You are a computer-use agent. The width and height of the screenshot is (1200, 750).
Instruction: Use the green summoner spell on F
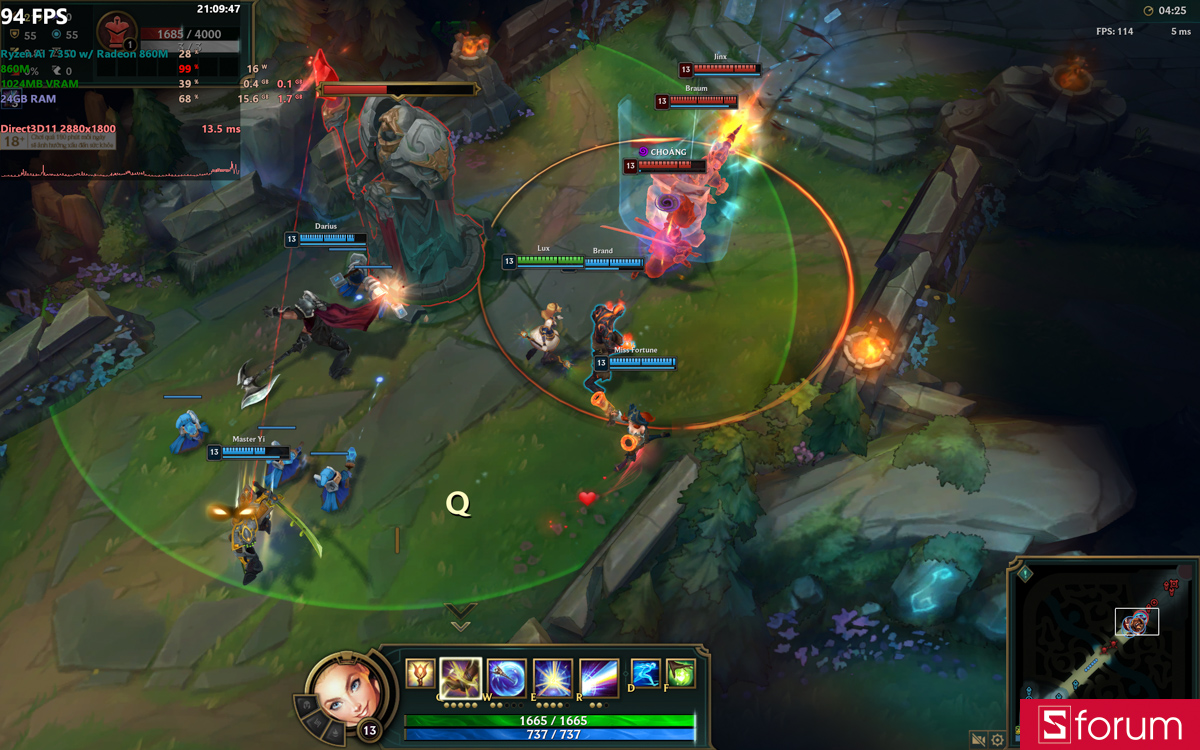(x=681, y=674)
